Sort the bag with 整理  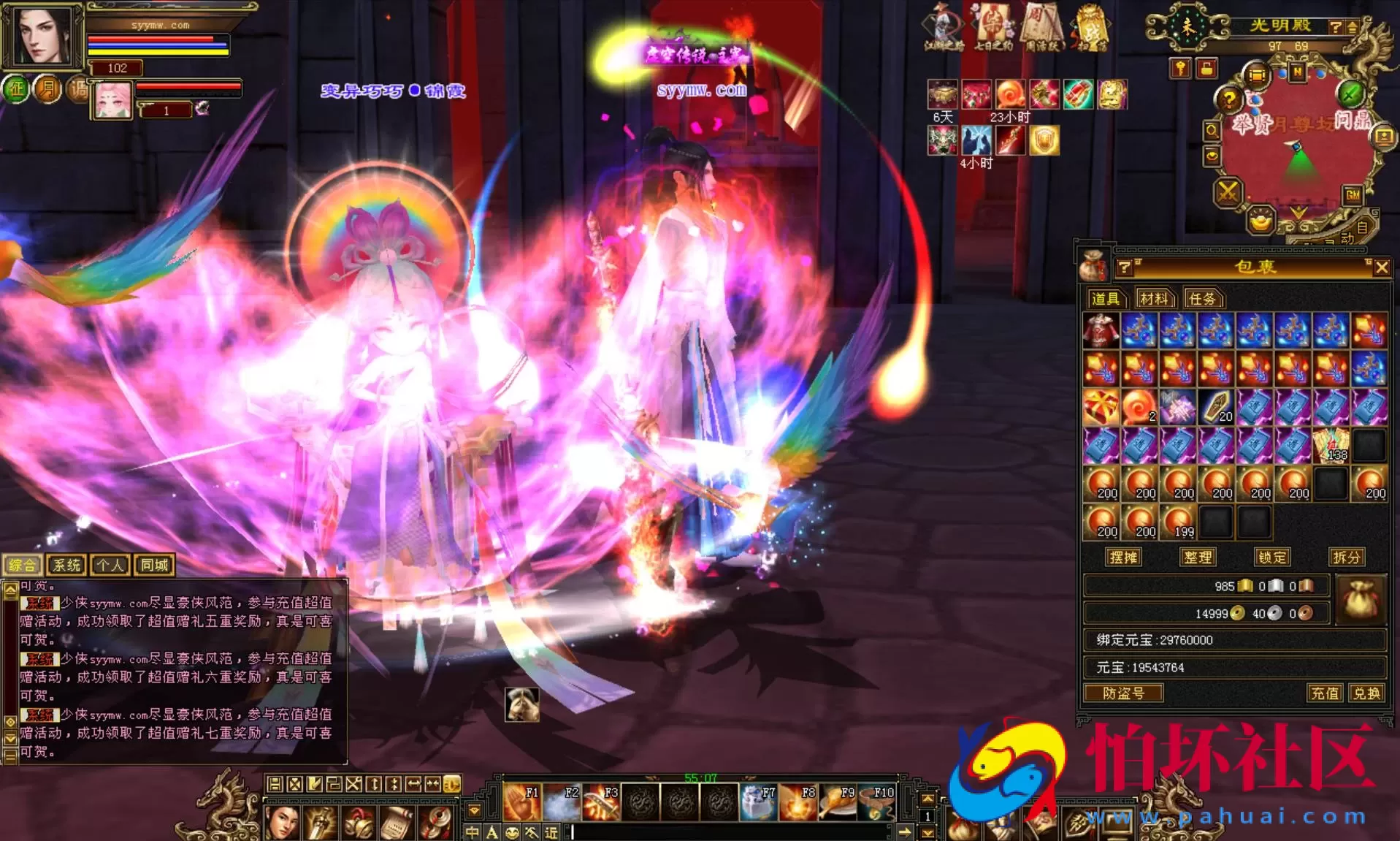(x=1198, y=558)
